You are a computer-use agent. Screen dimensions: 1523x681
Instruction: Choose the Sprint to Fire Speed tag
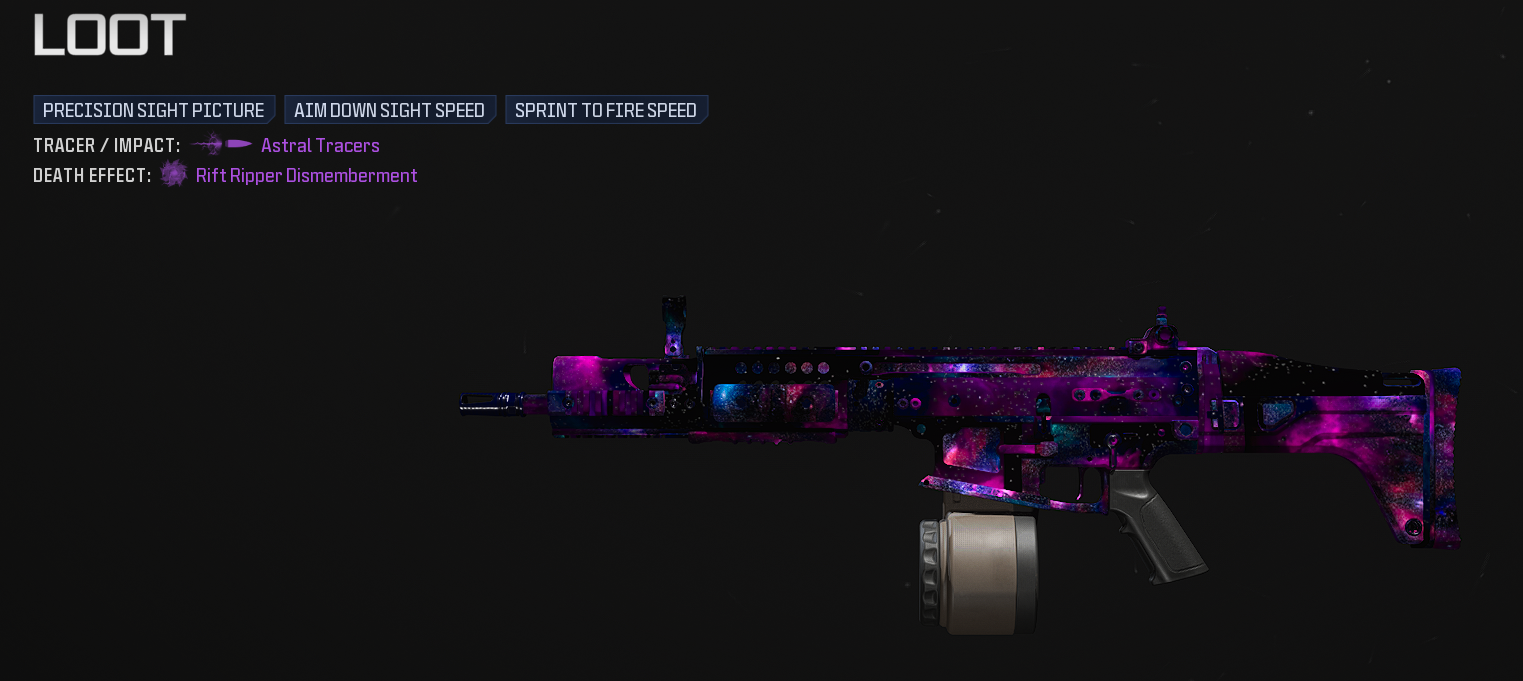pyautogui.click(x=606, y=110)
